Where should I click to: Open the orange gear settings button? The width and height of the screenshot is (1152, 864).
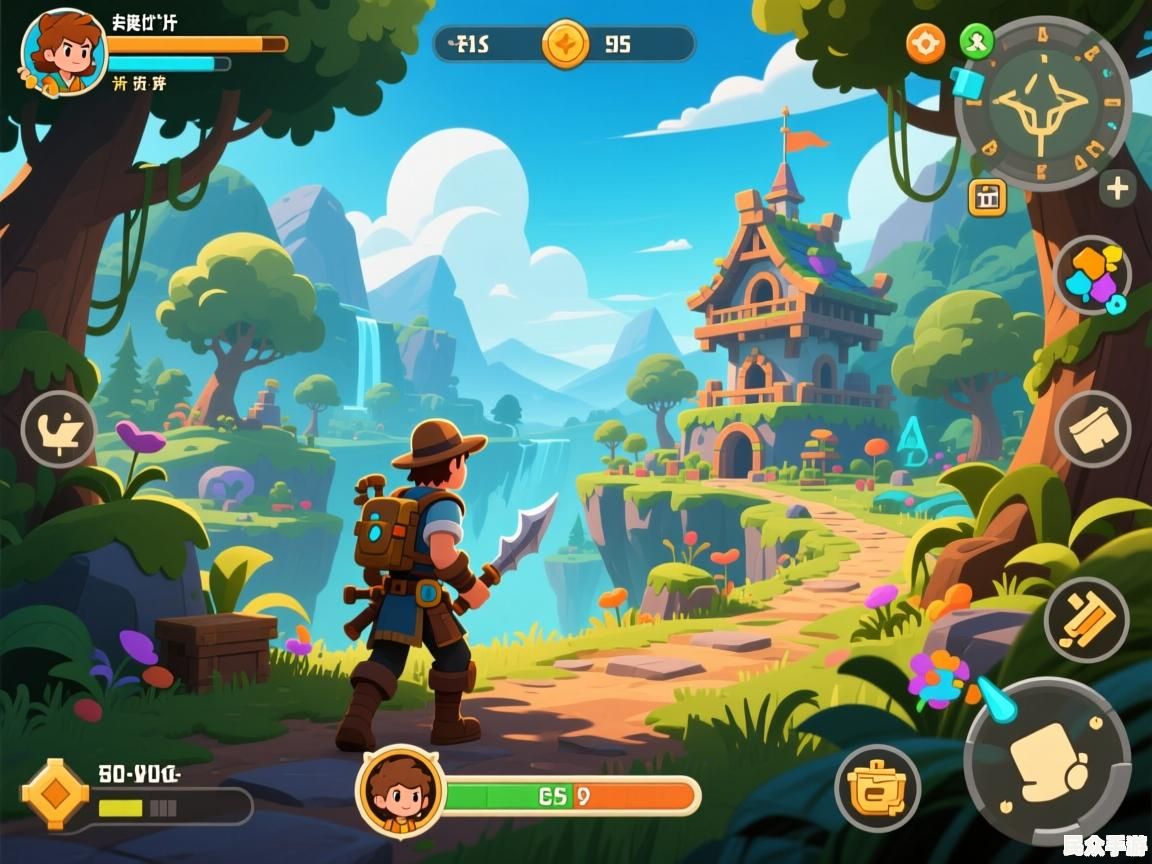(x=925, y=44)
